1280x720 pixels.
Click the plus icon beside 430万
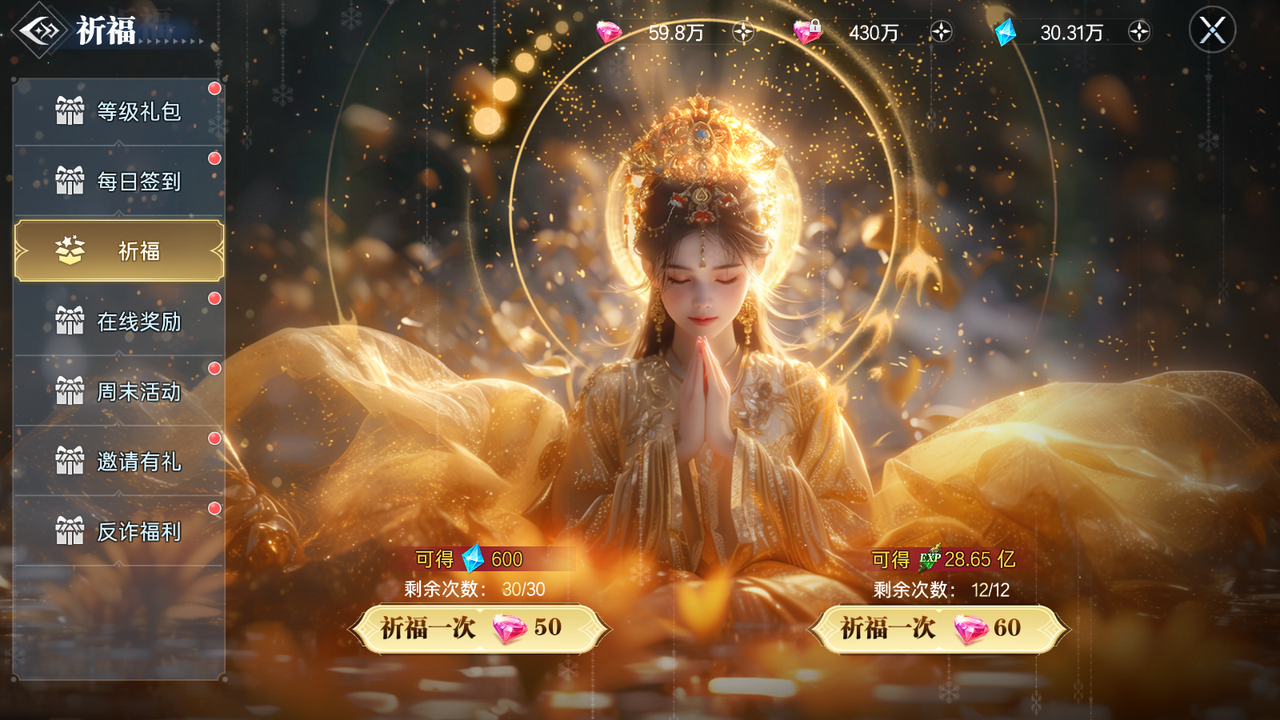pyautogui.click(x=940, y=32)
